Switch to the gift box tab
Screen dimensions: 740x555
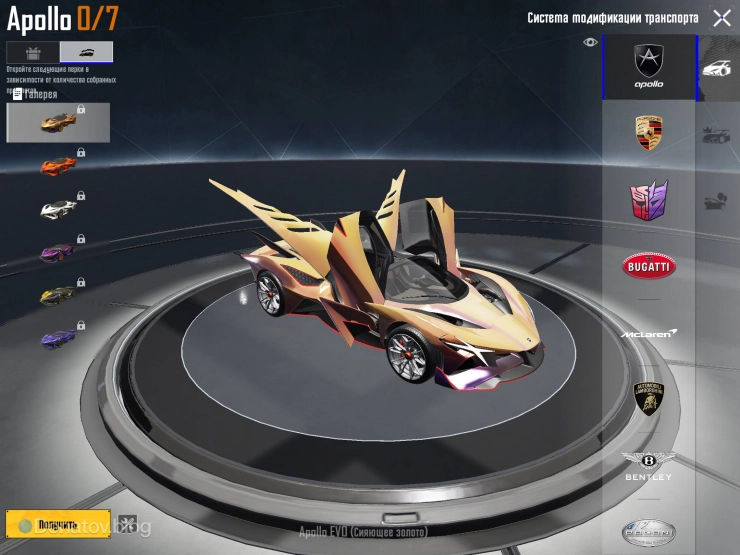[32, 53]
